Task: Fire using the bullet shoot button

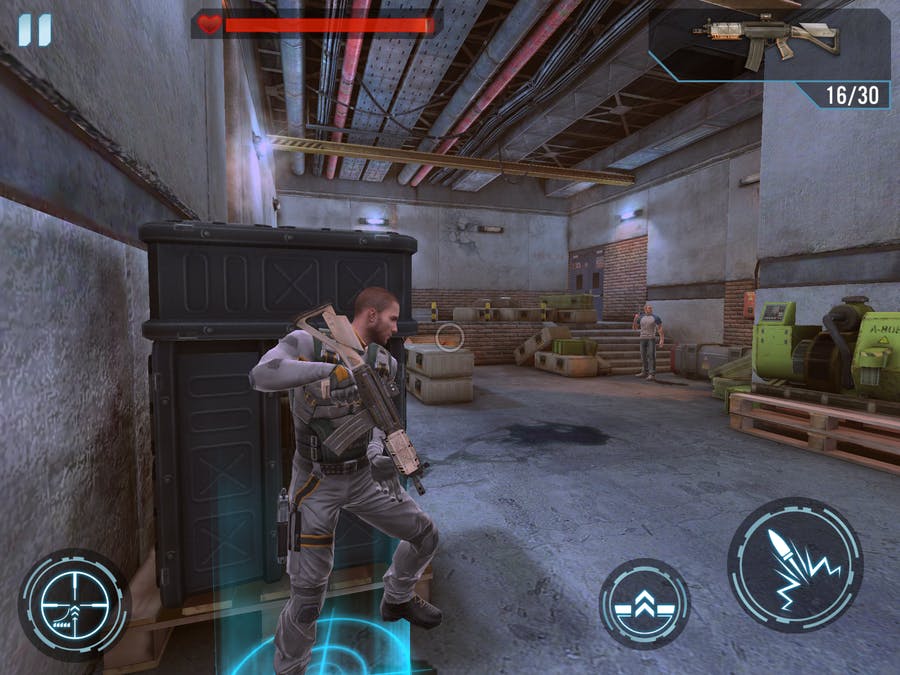Action: pos(794,564)
